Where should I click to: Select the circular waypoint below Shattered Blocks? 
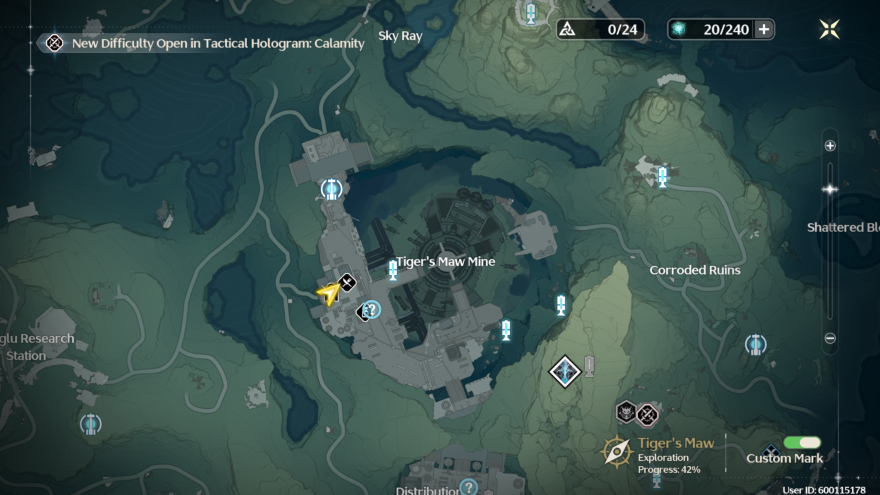755,345
